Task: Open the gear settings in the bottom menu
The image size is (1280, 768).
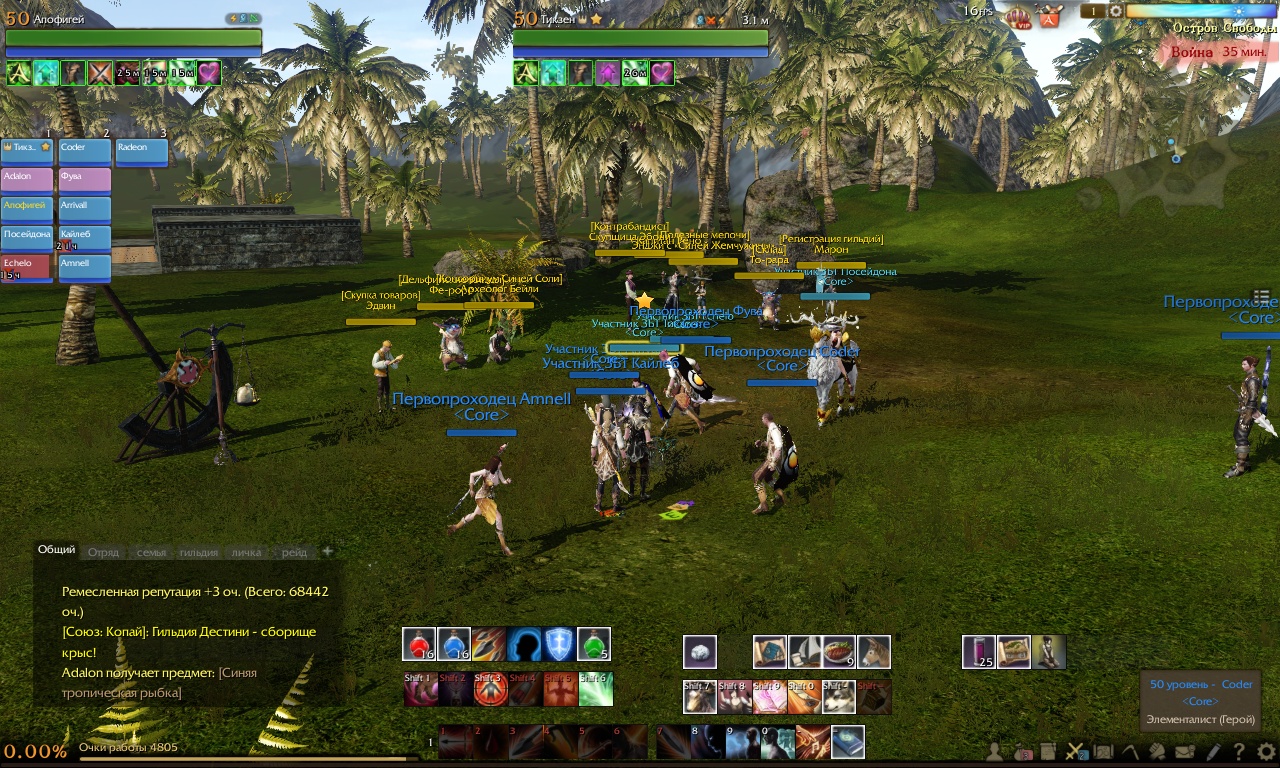Action: coord(1266,751)
